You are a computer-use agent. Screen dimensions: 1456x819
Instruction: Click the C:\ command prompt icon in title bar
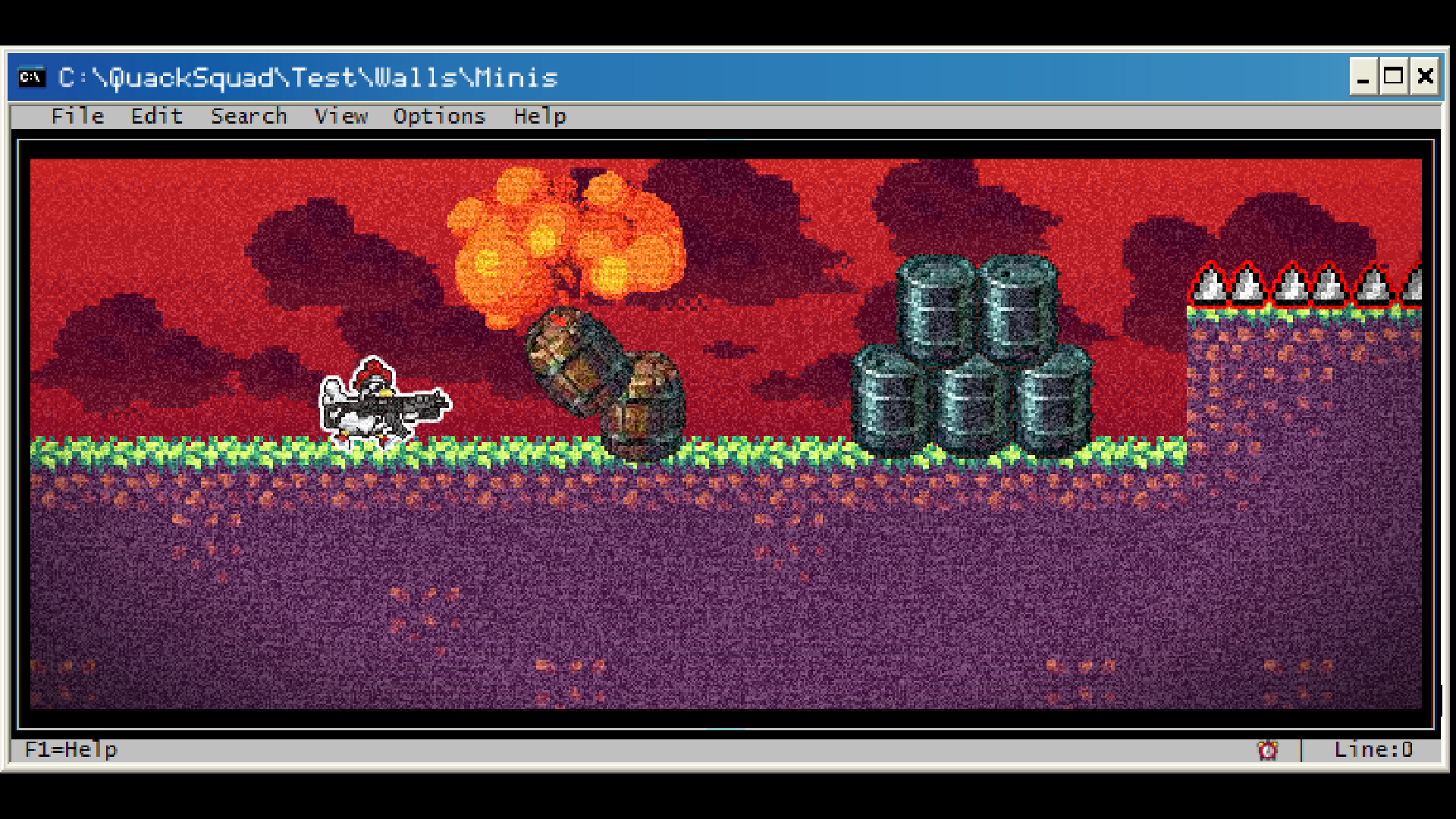coord(31,77)
